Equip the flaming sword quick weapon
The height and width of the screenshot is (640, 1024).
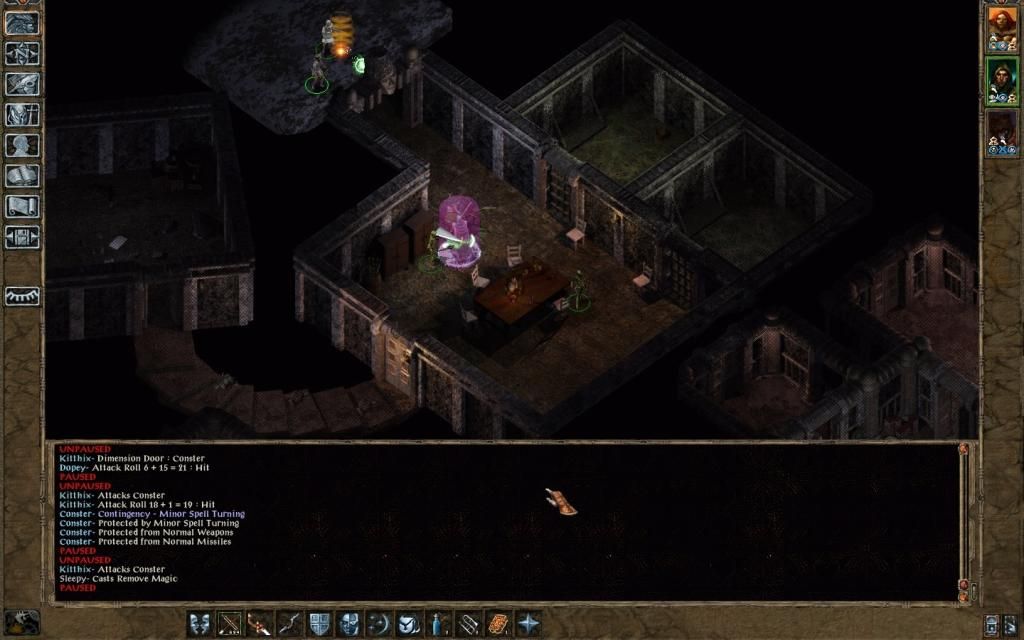(260, 624)
